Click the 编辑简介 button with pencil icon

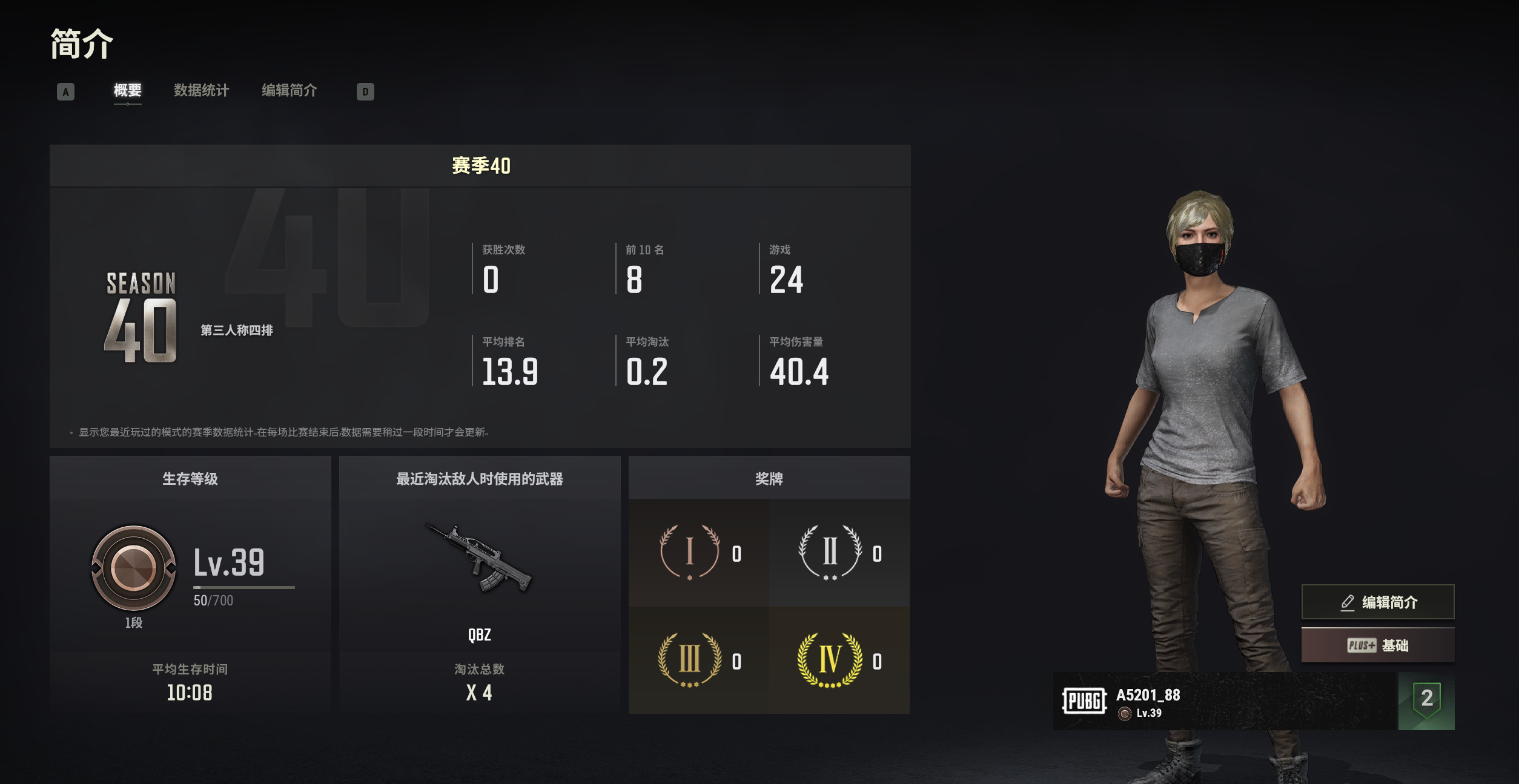coord(1377,602)
